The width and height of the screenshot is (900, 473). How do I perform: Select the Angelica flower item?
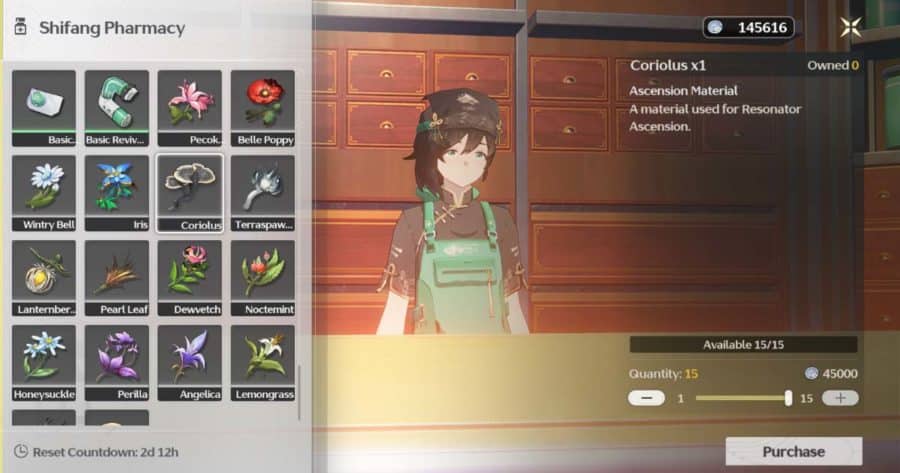(x=190, y=362)
